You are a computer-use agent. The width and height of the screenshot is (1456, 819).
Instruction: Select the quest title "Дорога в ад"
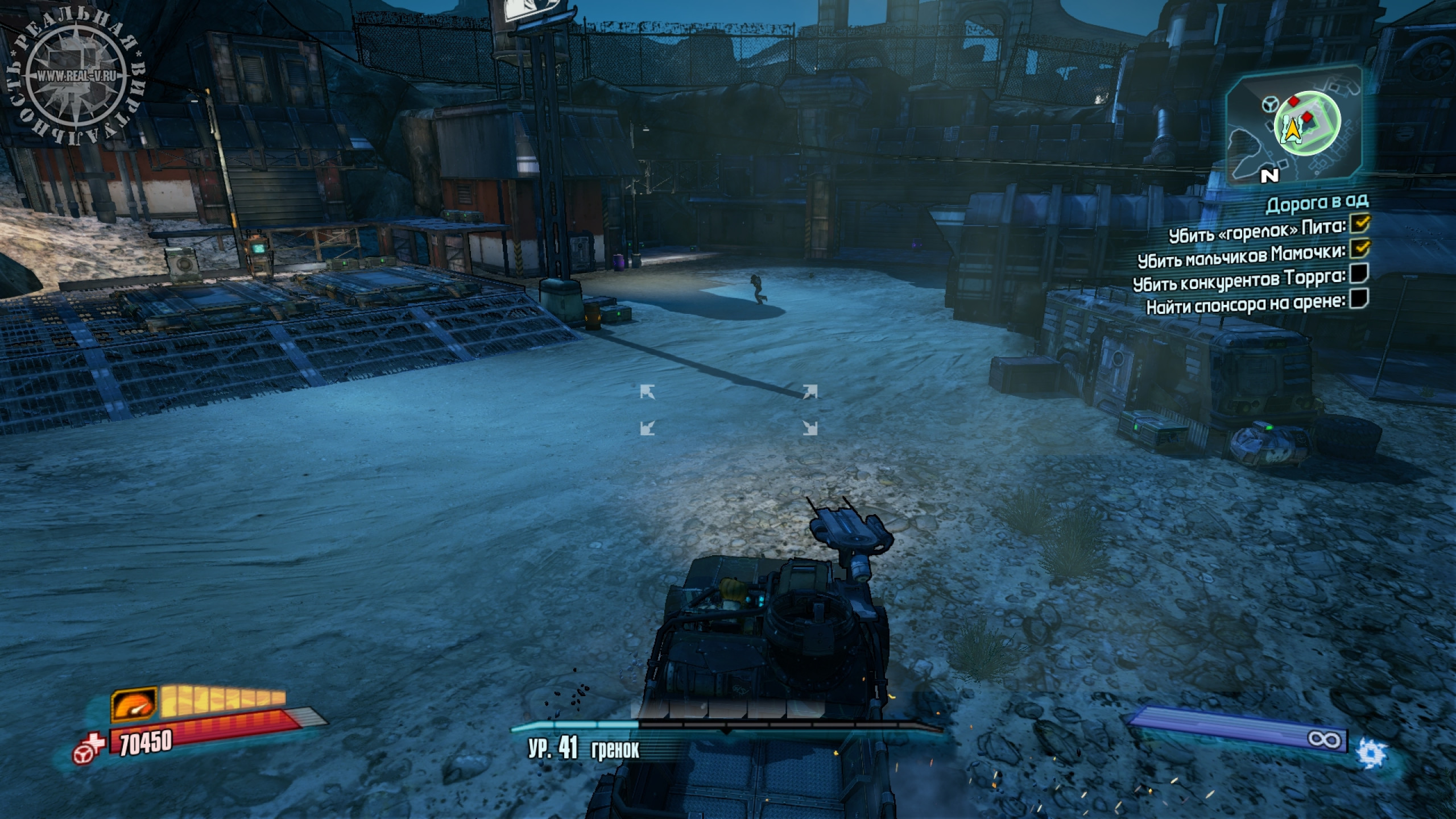[x=1316, y=203]
